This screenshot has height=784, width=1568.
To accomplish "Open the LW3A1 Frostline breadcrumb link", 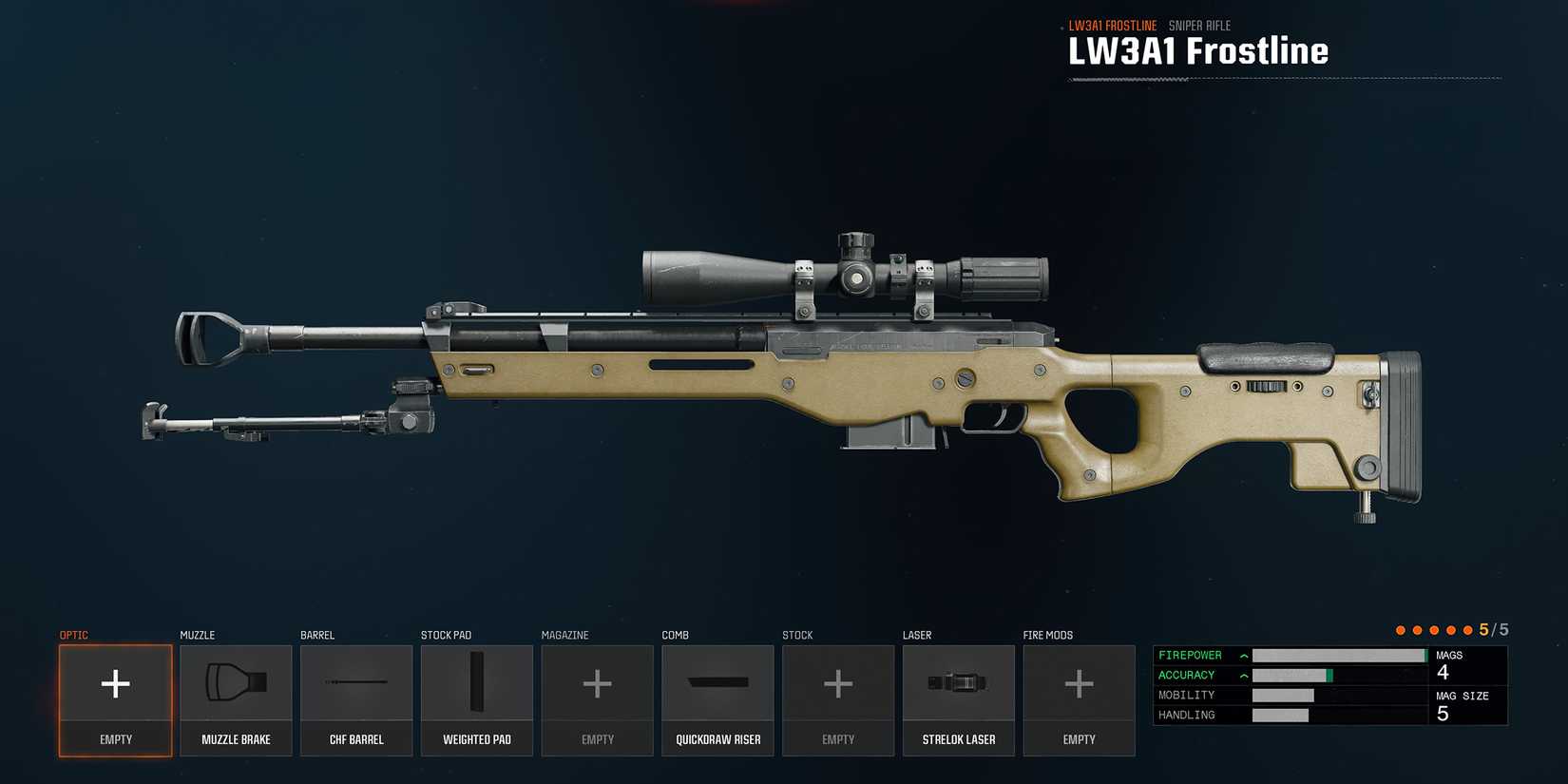I will coord(1113,25).
